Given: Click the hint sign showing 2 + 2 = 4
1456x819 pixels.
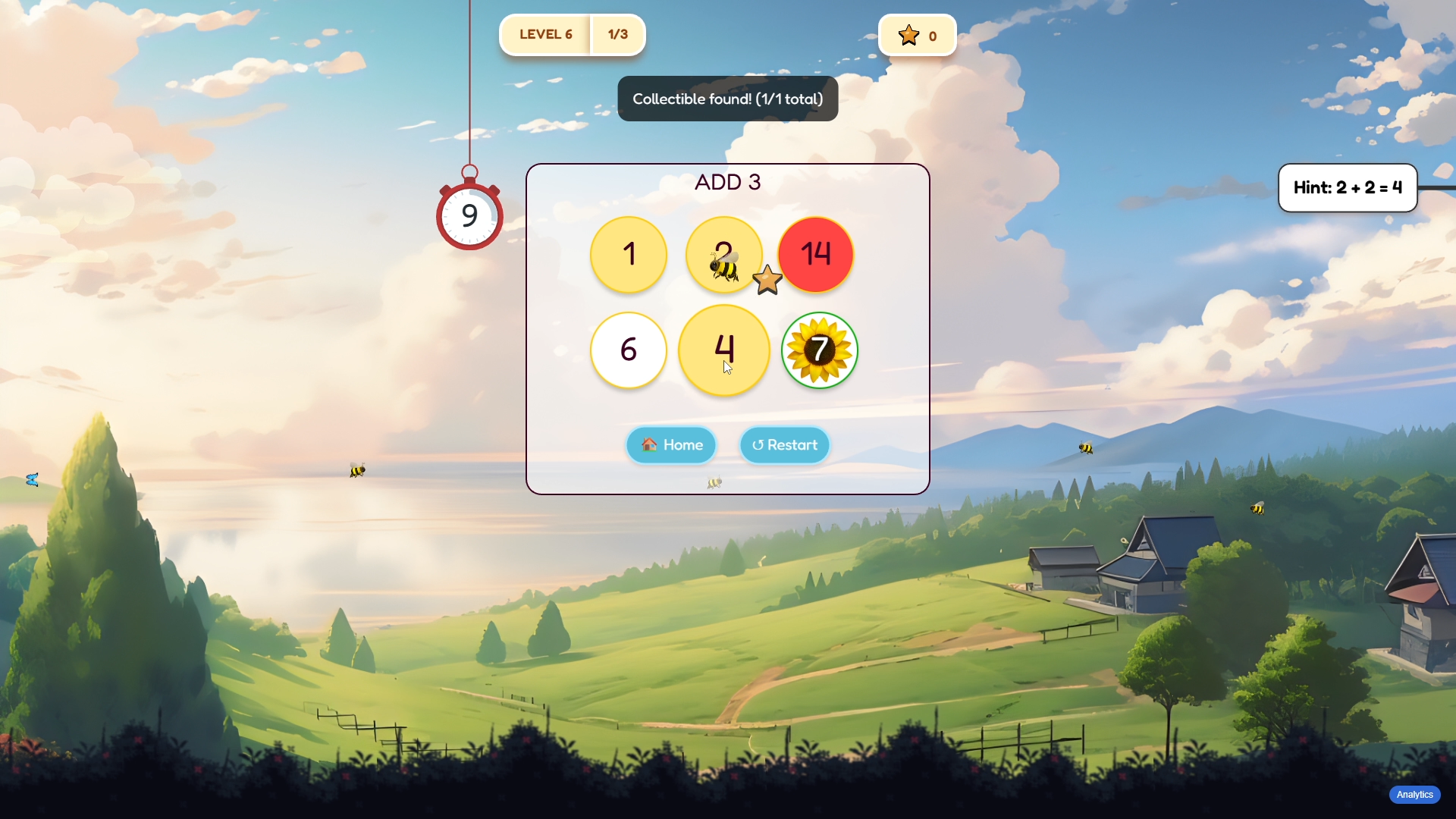Looking at the screenshot, I should (x=1348, y=188).
